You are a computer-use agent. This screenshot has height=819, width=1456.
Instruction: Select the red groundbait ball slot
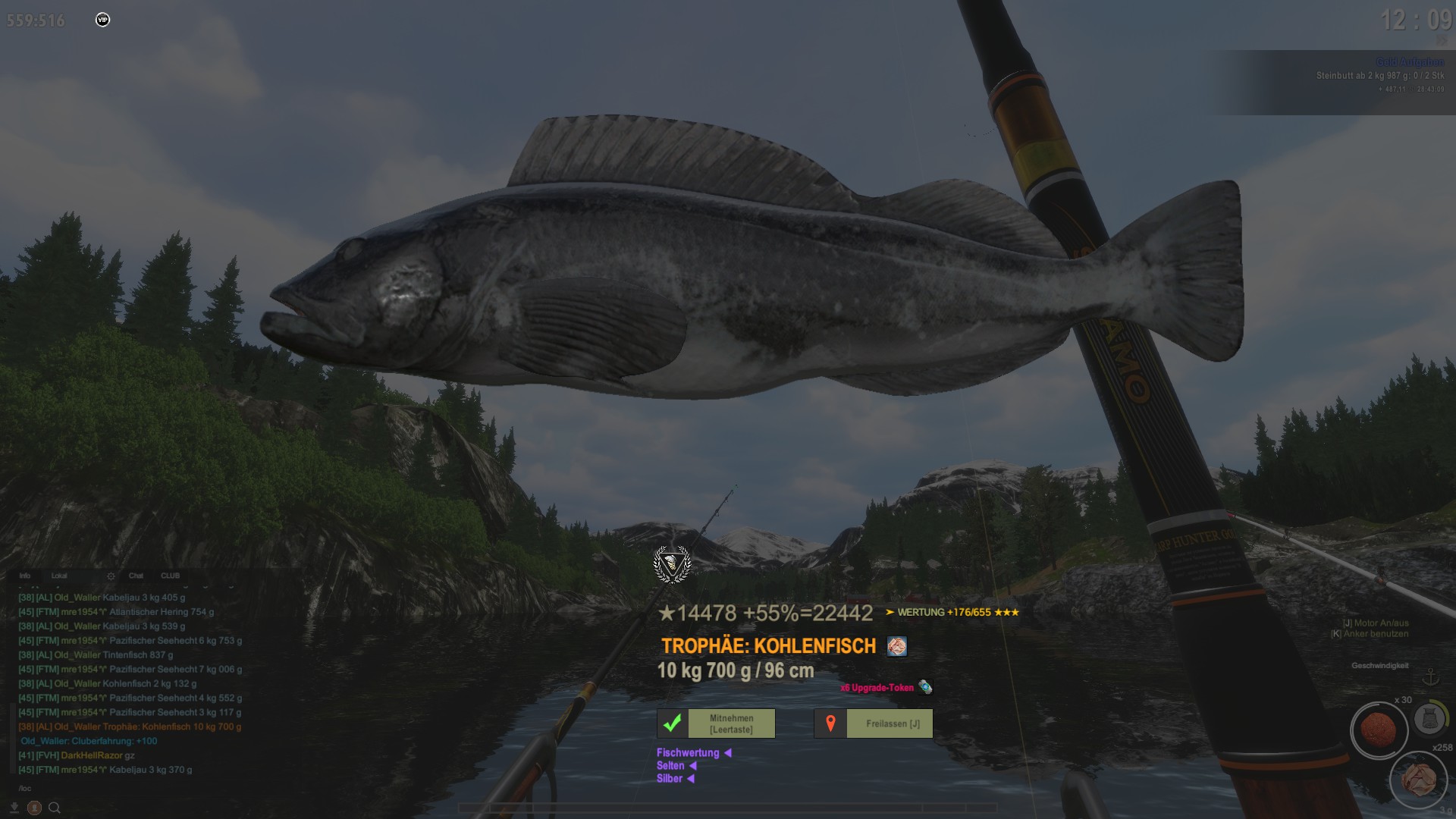(1379, 730)
